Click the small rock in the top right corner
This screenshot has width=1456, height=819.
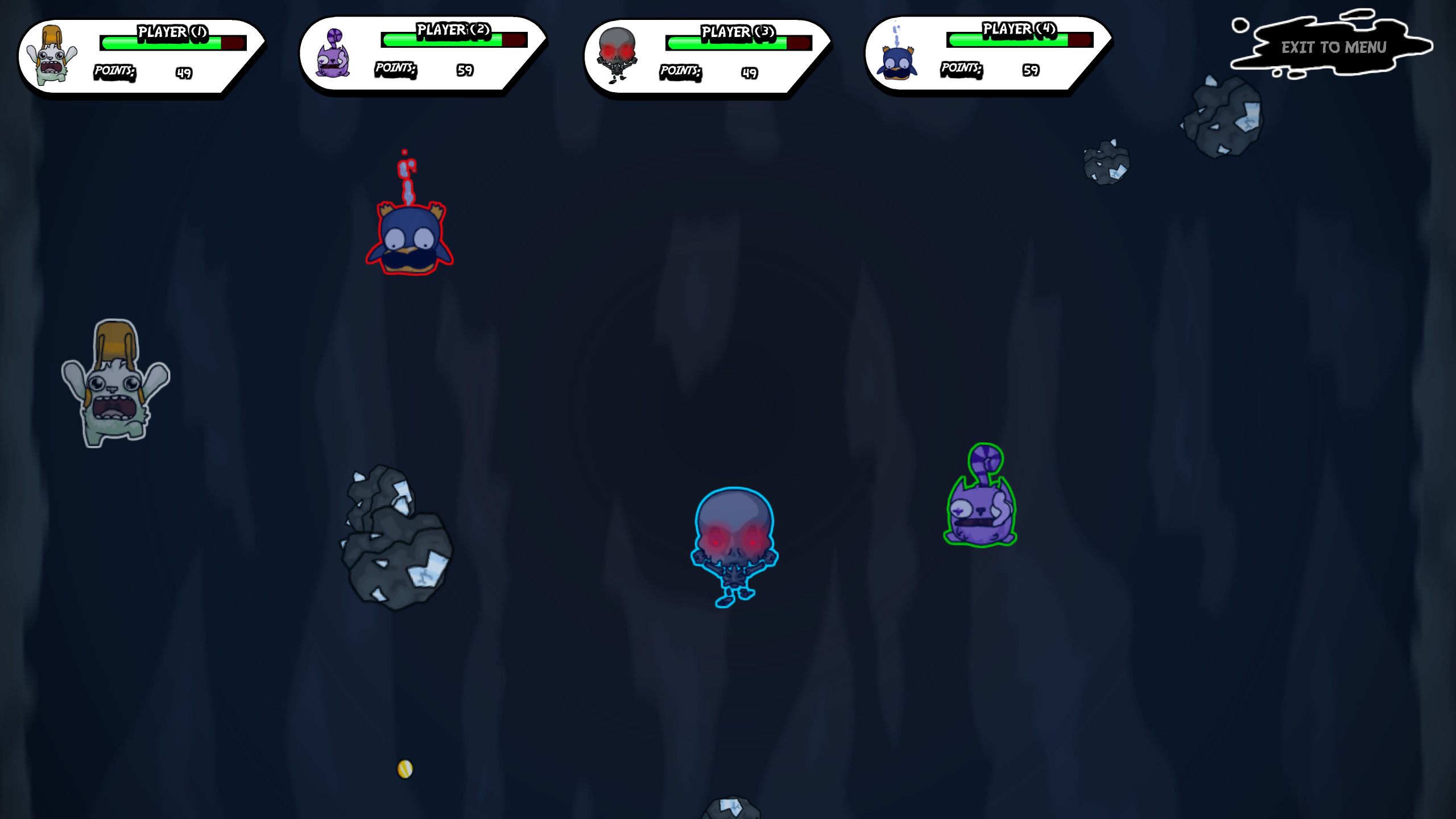(1223, 114)
